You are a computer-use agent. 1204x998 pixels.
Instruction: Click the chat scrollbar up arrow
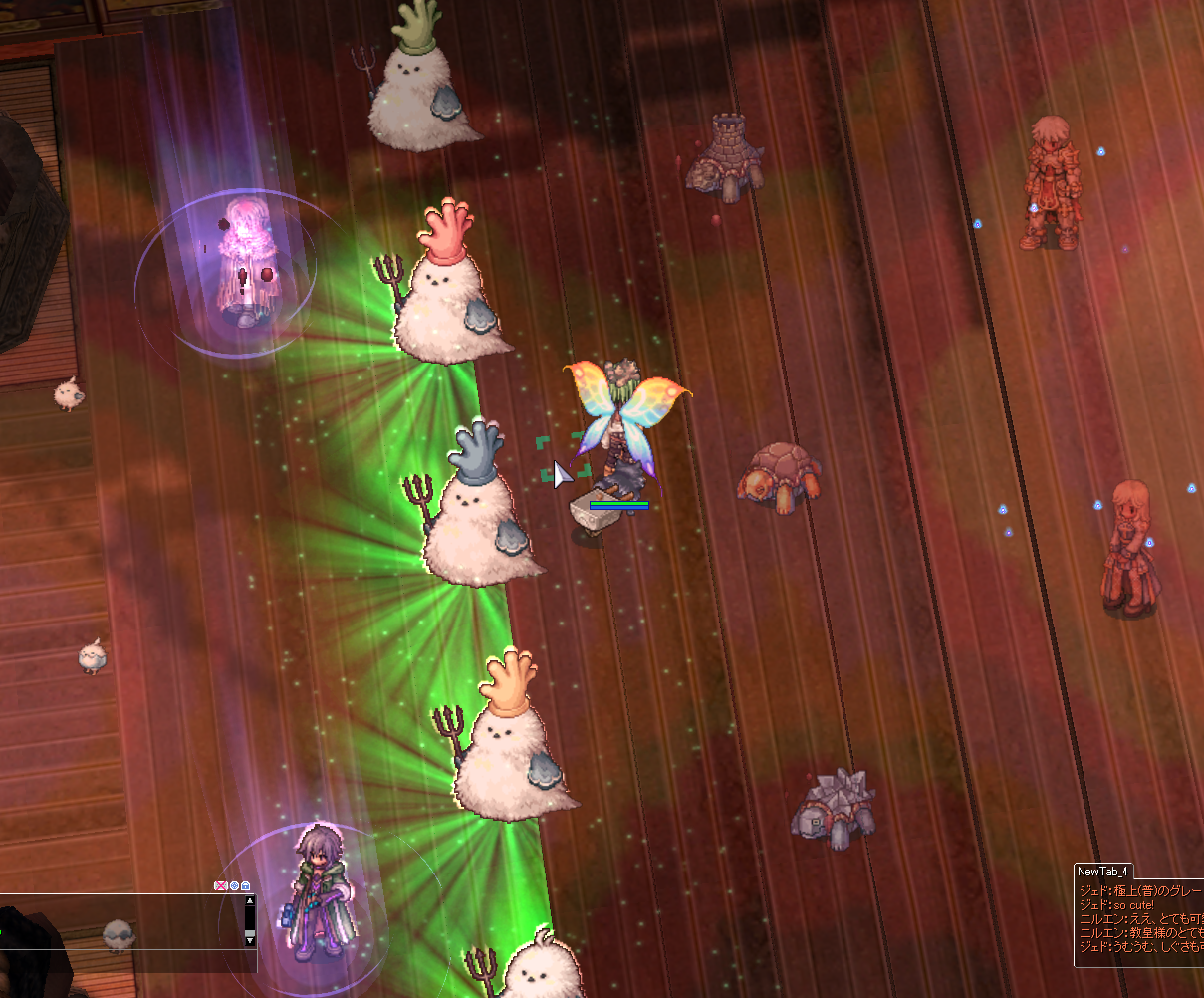[x=250, y=901]
